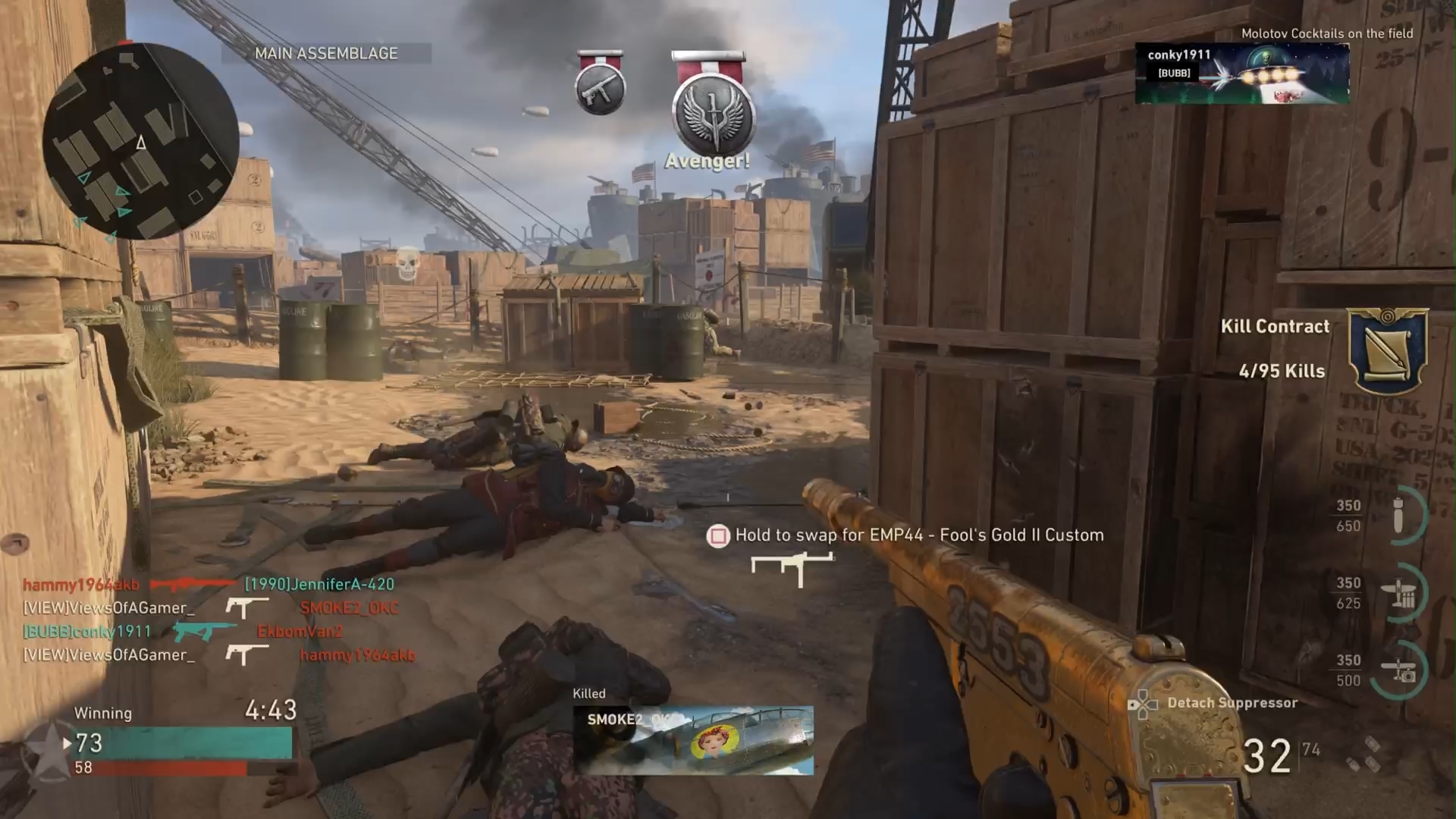Viewport: 1456px width, 819px height.
Task: Select the EMP44 weapon pickup icon
Action: (792, 567)
